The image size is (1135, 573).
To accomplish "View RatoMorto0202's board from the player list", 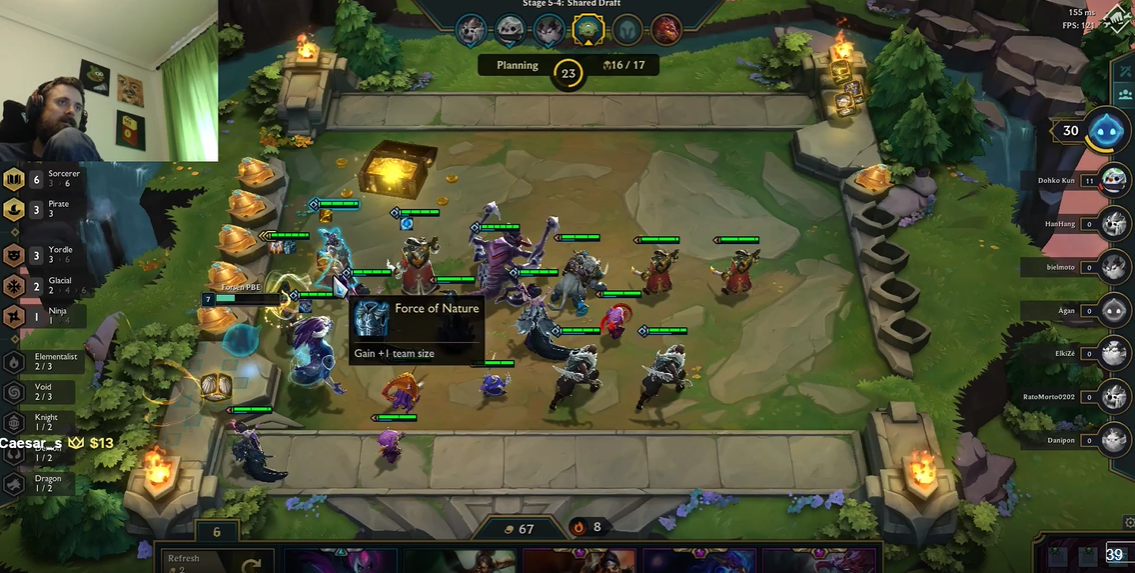I will point(1115,397).
